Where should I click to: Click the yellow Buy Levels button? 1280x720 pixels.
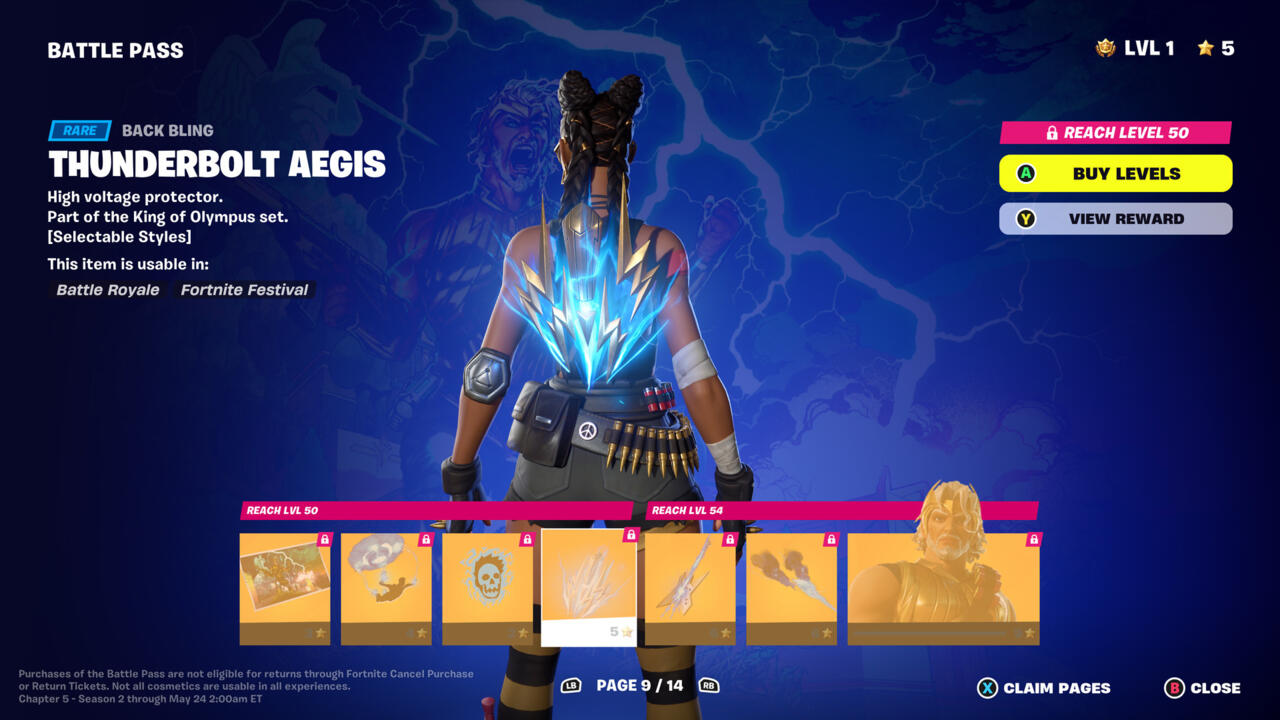1115,173
